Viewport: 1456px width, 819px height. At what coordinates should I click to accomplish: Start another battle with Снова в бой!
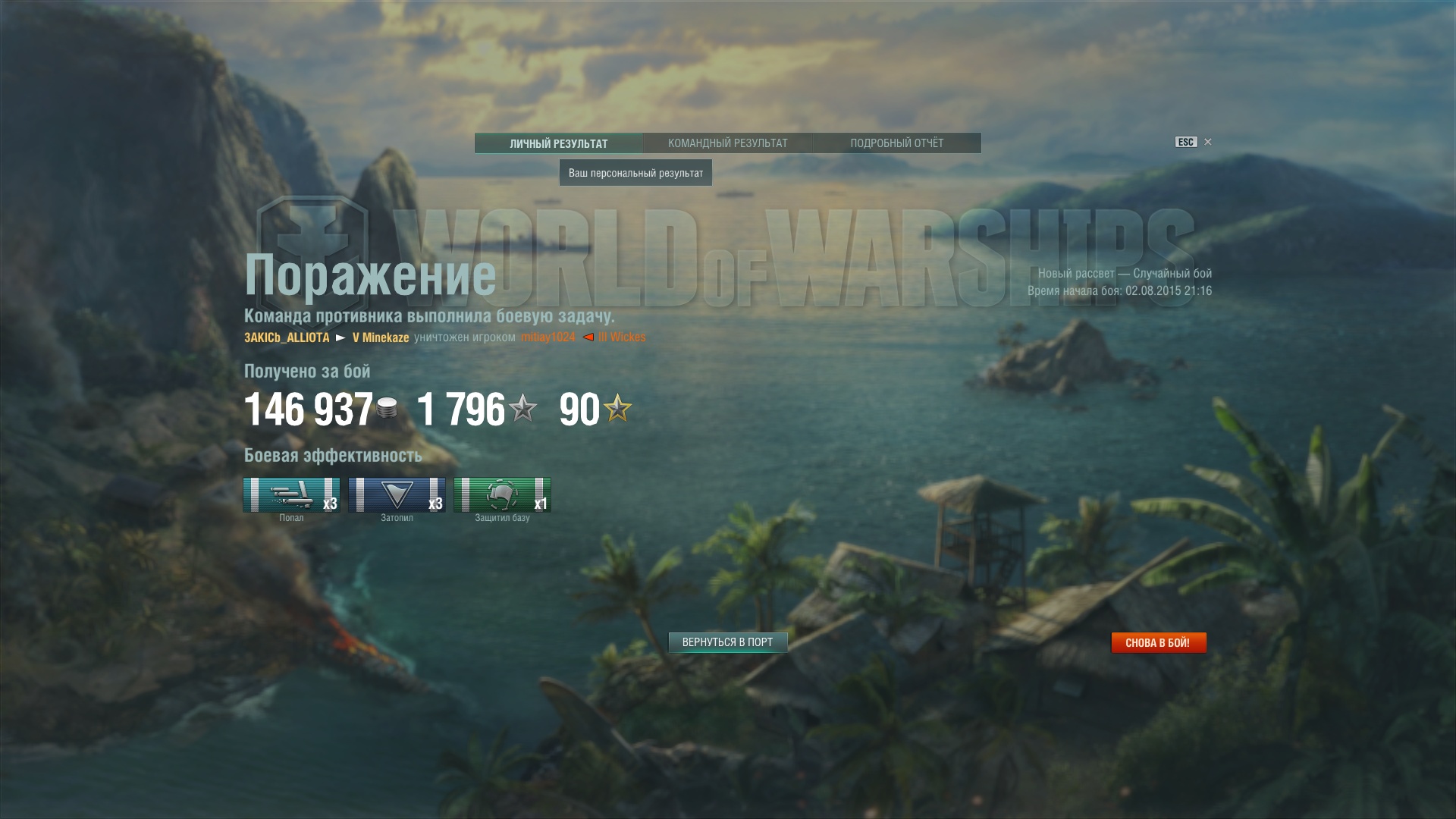coord(1158,643)
